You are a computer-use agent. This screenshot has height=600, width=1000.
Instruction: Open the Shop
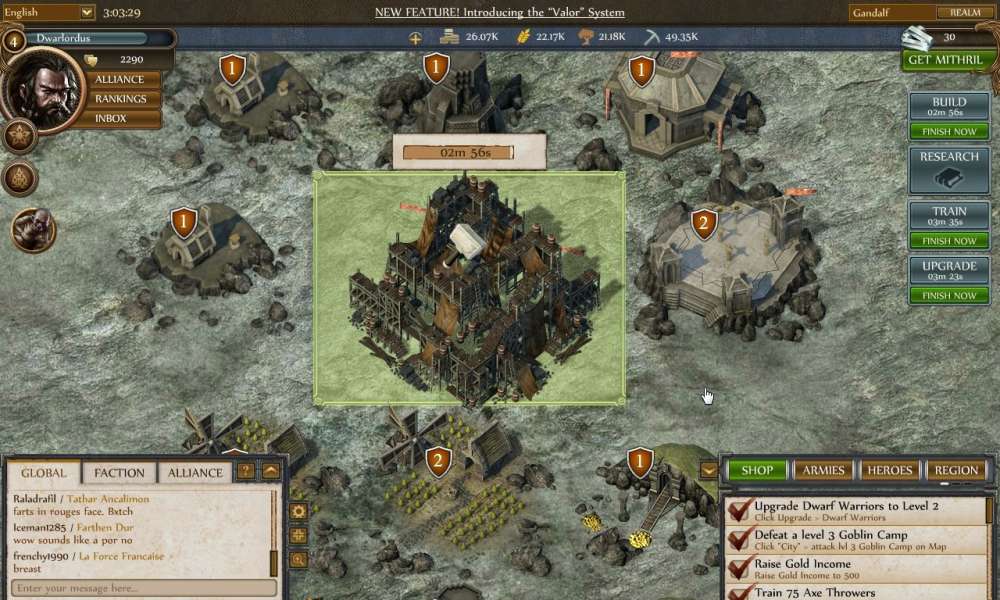tap(757, 470)
